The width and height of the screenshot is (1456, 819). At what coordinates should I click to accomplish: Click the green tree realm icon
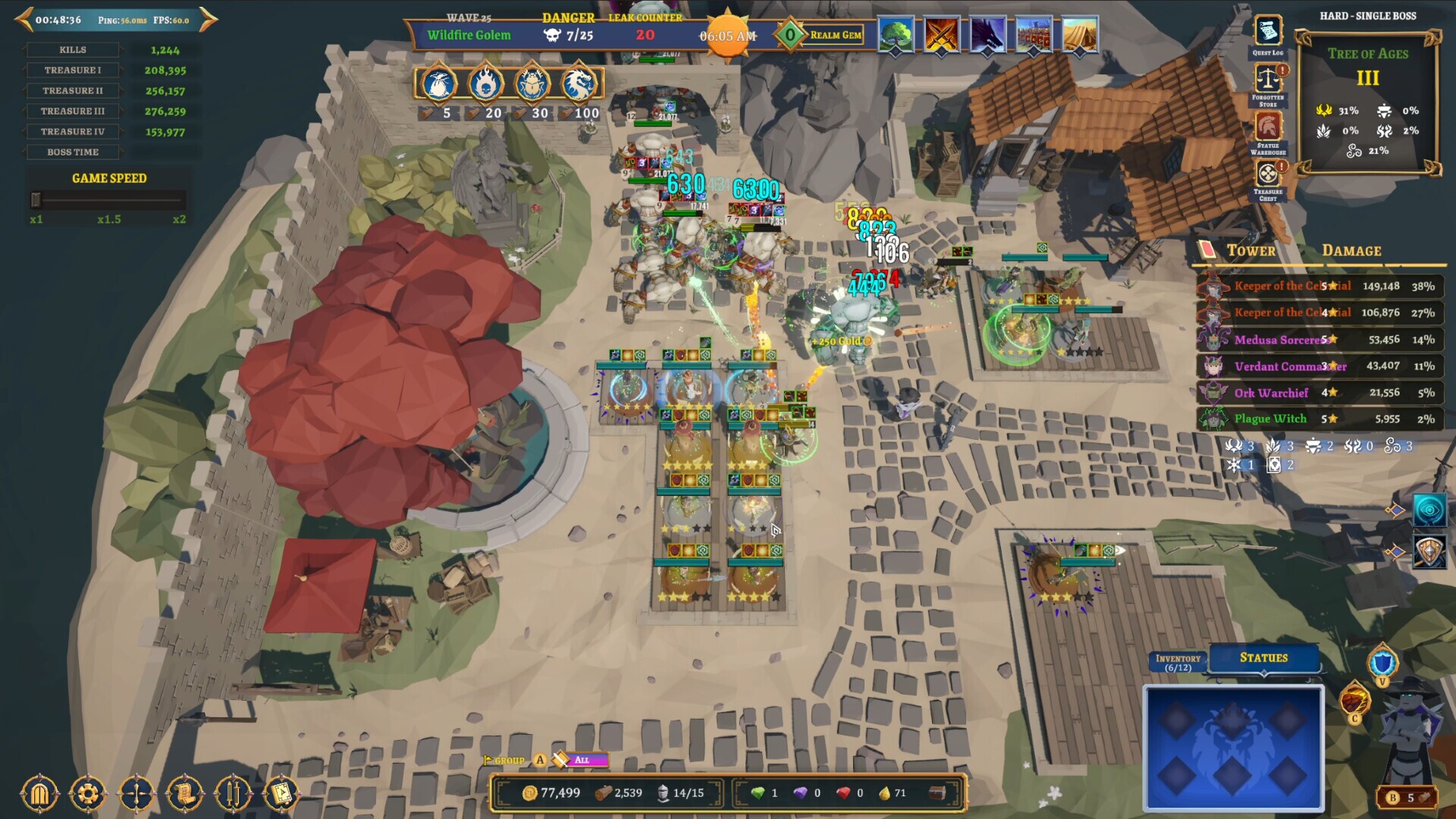click(896, 35)
